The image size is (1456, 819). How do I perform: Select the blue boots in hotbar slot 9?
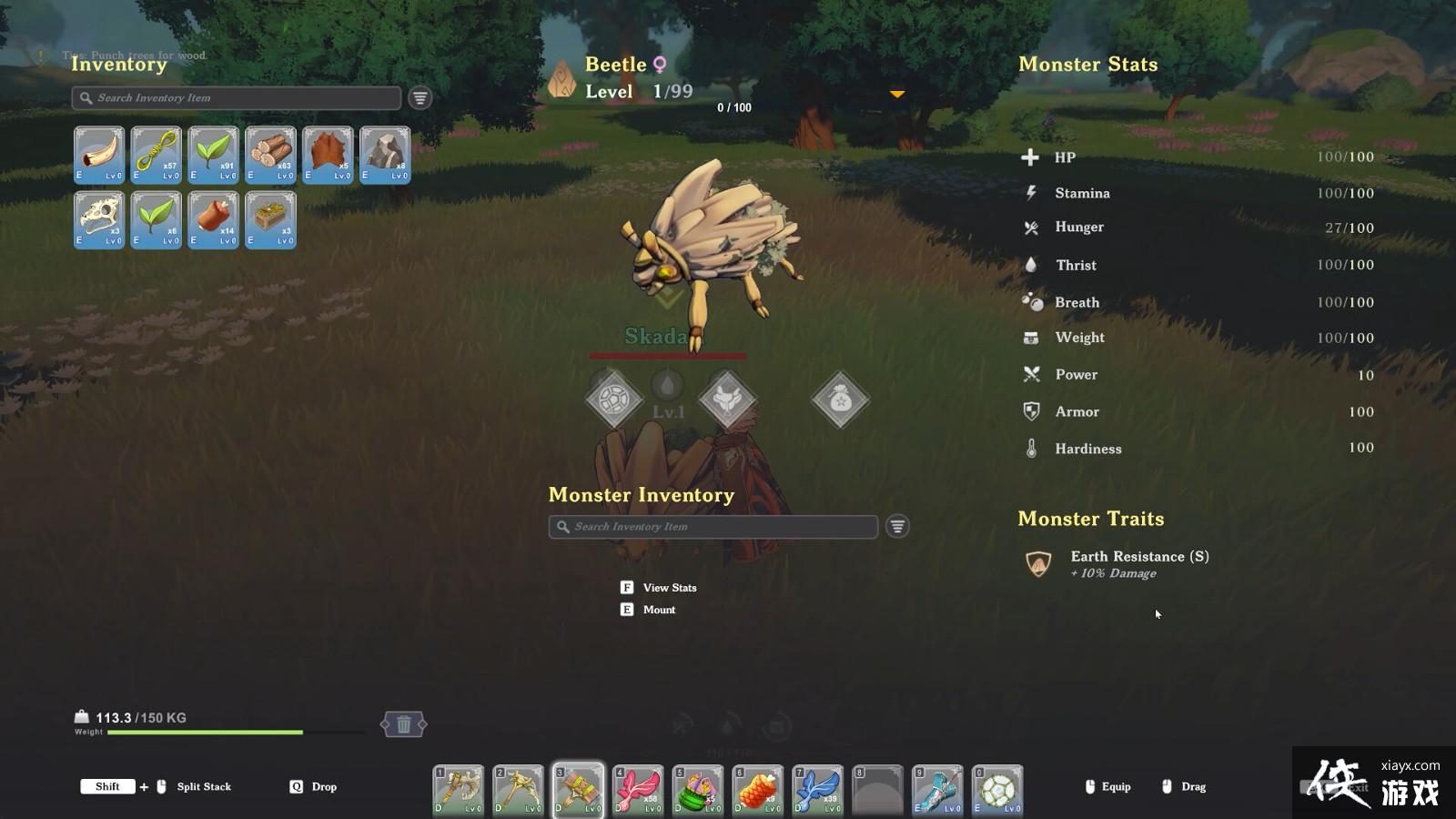(936, 790)
